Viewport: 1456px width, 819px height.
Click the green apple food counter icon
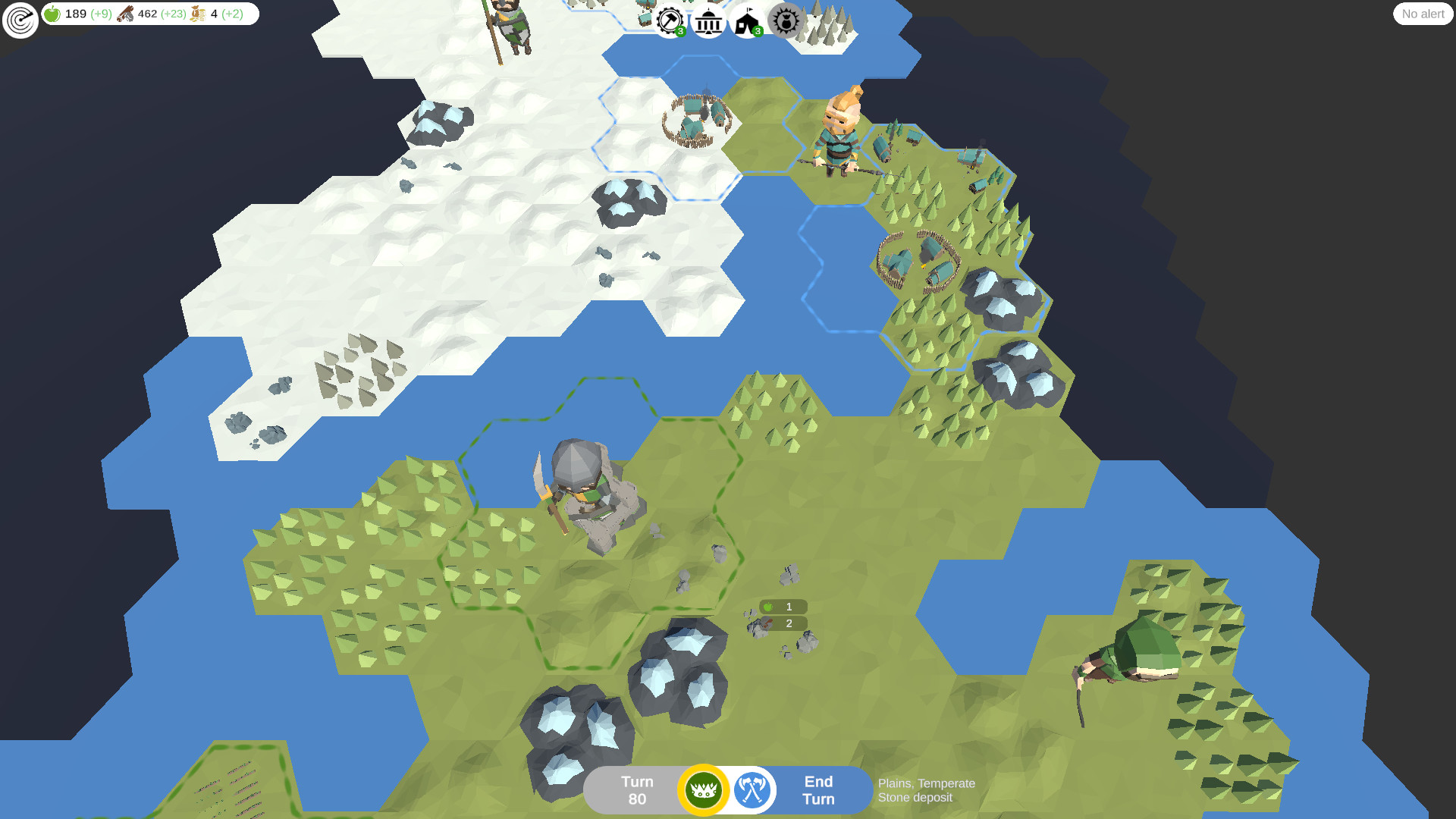[x=52, y=13]
